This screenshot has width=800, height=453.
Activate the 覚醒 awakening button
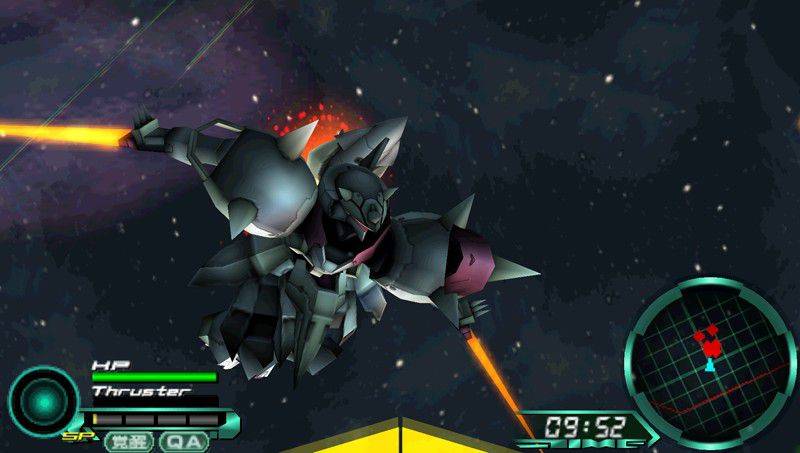(127, 441)
